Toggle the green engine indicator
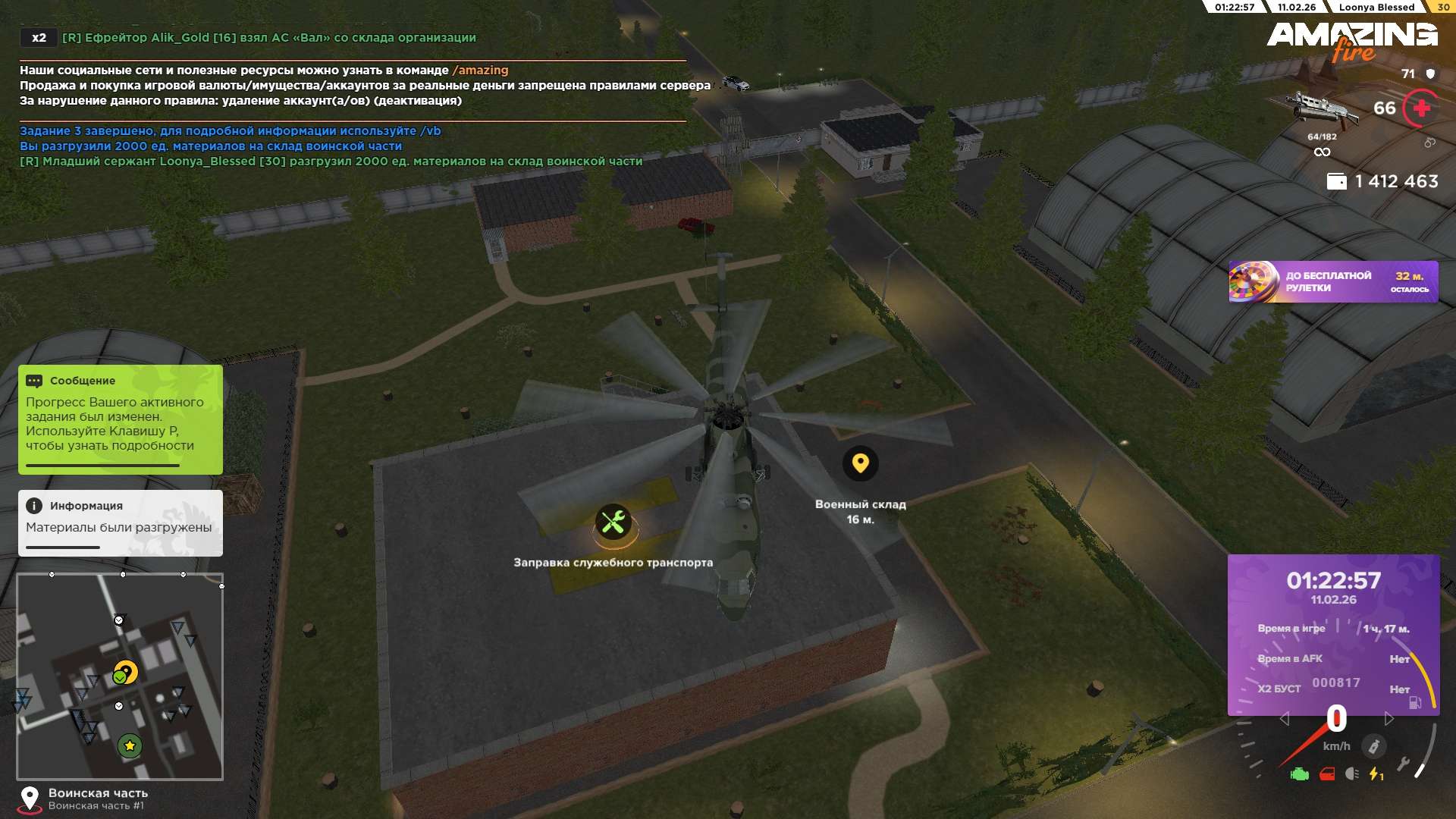 tap(1300, 774)
